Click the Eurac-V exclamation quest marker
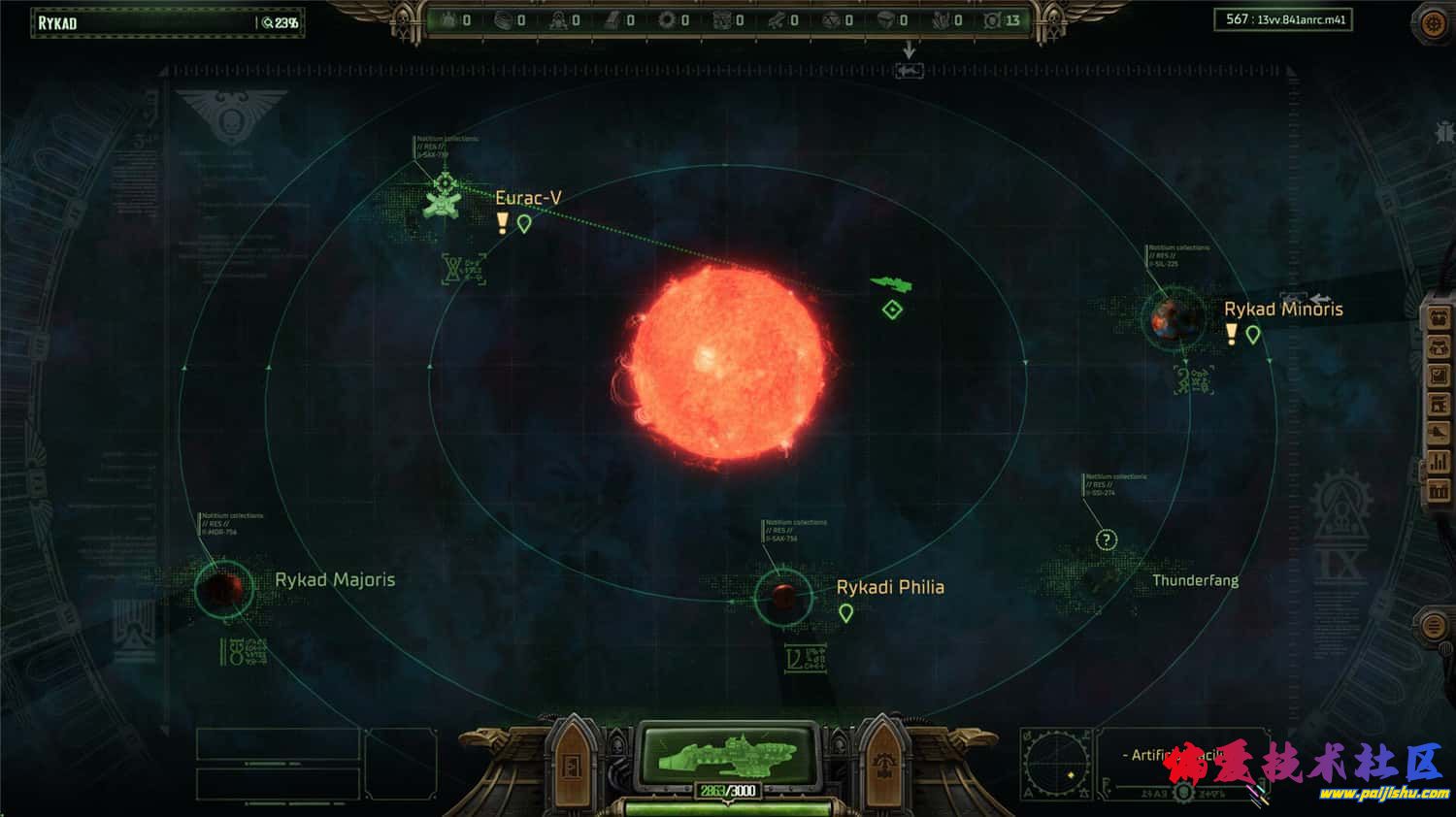This screenshot has height=817, width=1456. click(x=502, y=223)
